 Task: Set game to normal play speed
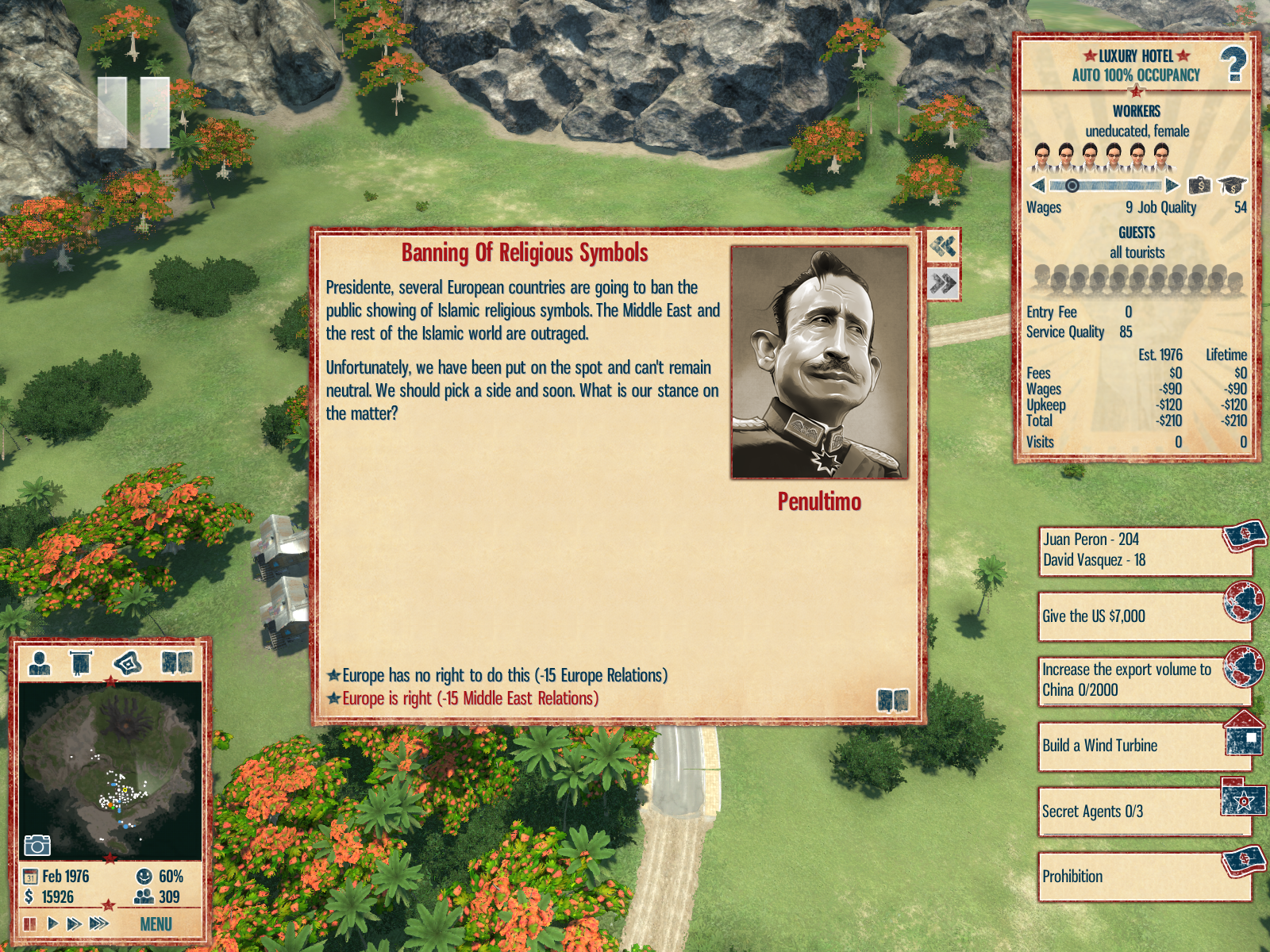52,923
